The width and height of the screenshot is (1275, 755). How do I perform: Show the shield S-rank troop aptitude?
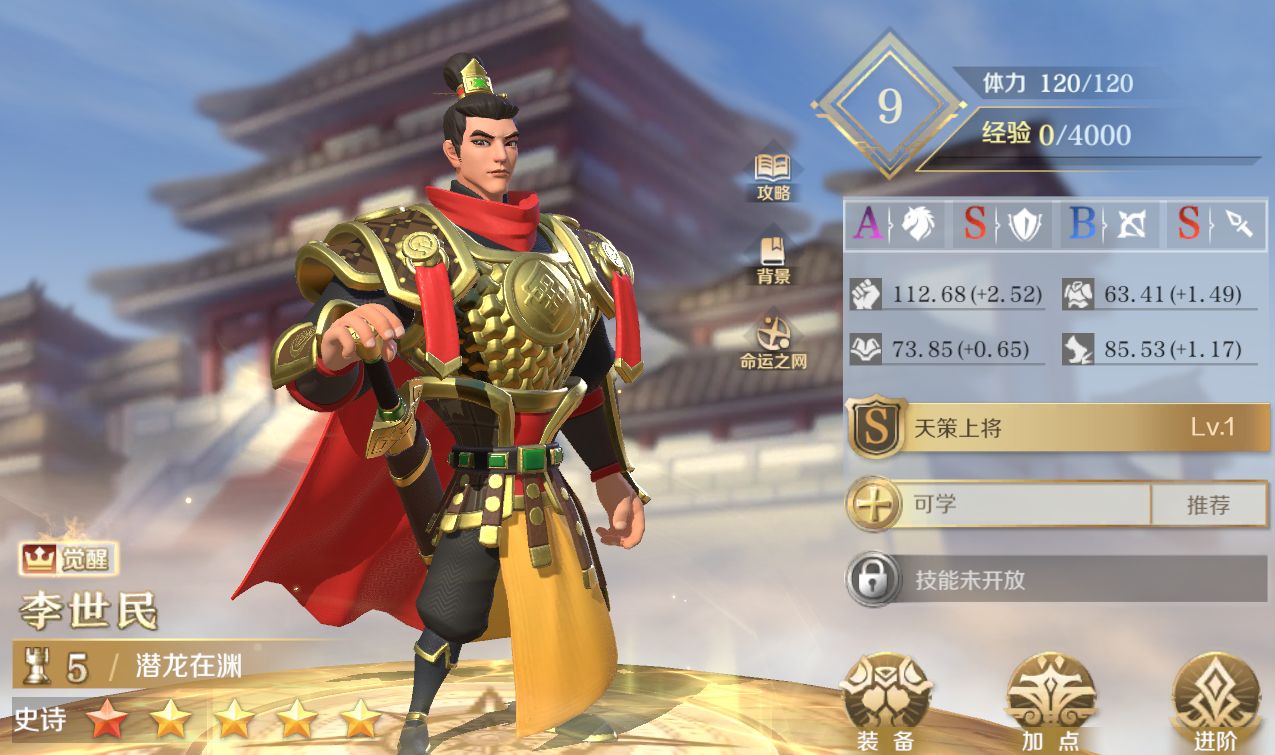click(x=1003, y=225)
